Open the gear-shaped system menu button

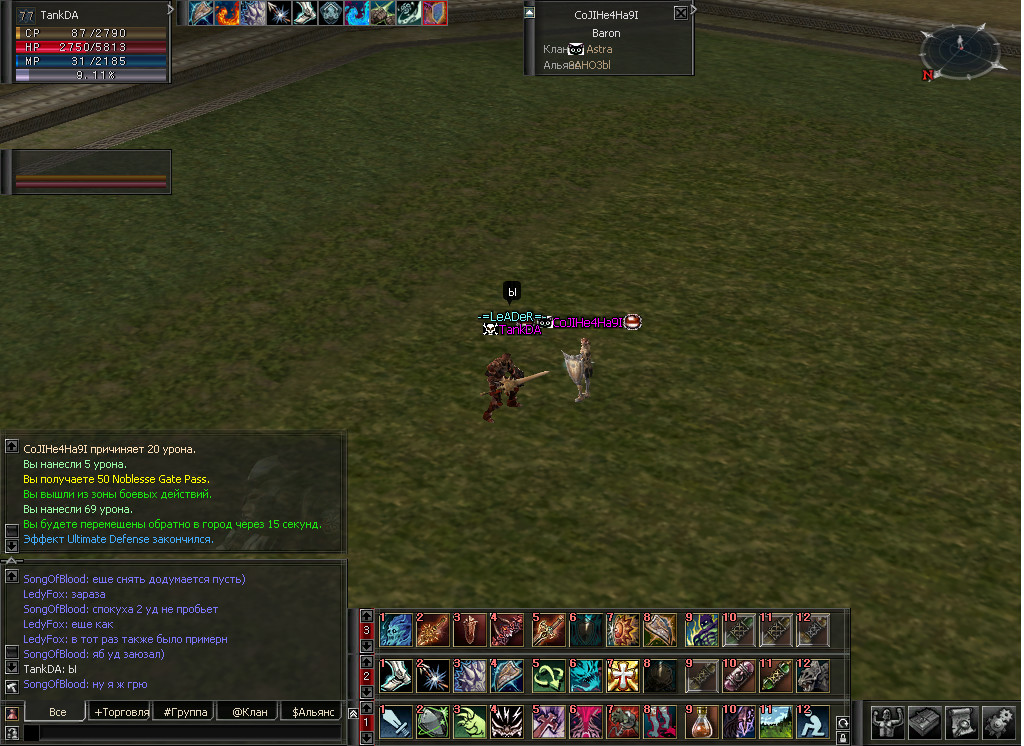pyautogui.click(x=999, y=721)
